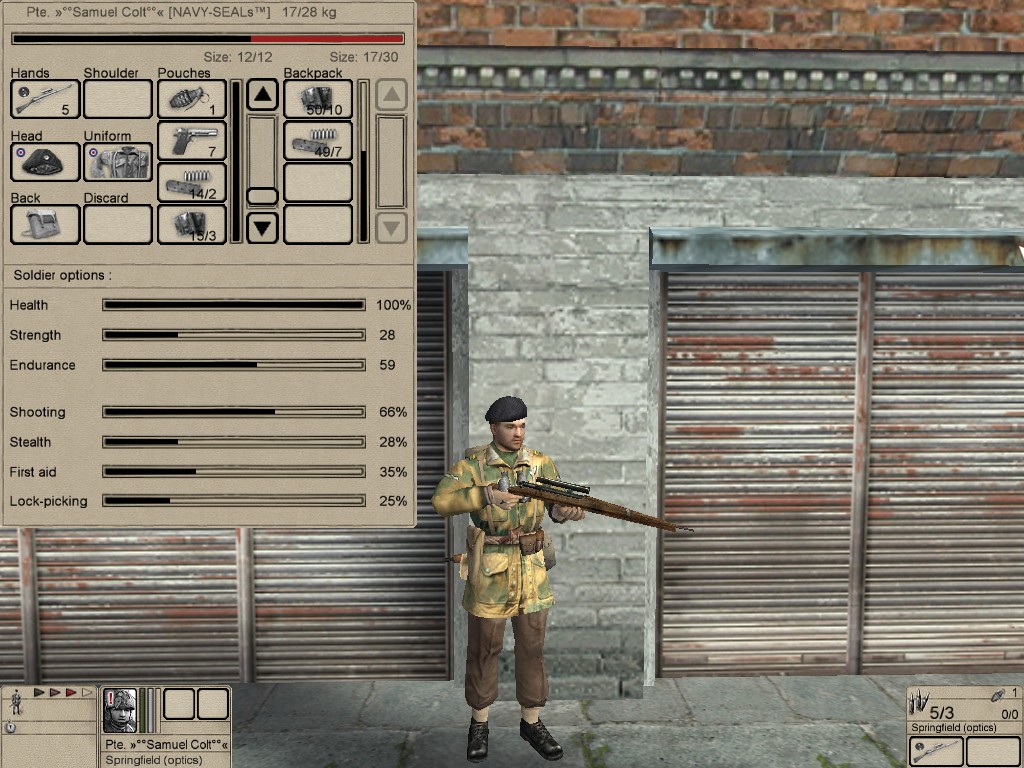Select the beret in the Head slot
The height and width of the screenshot is (768, 1024).
click(x=45, y=162)
